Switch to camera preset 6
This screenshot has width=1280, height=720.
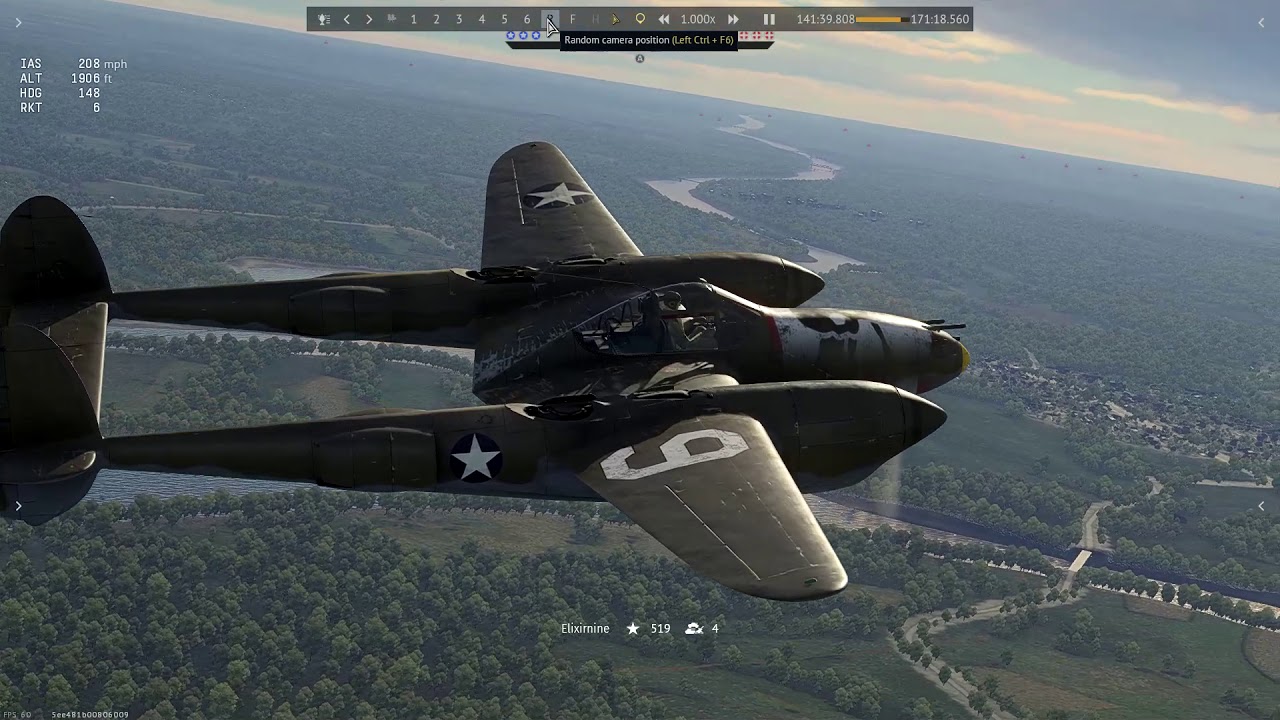(x=527, y=19)
